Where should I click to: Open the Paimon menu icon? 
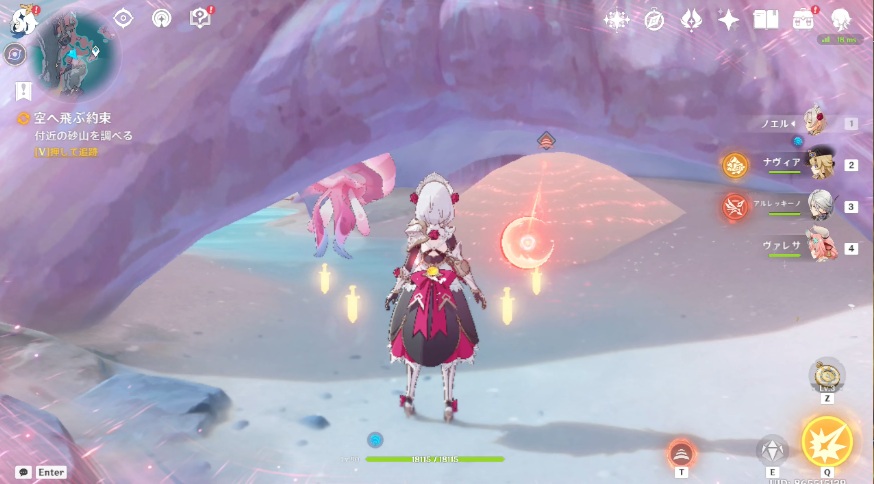[22, 18]
